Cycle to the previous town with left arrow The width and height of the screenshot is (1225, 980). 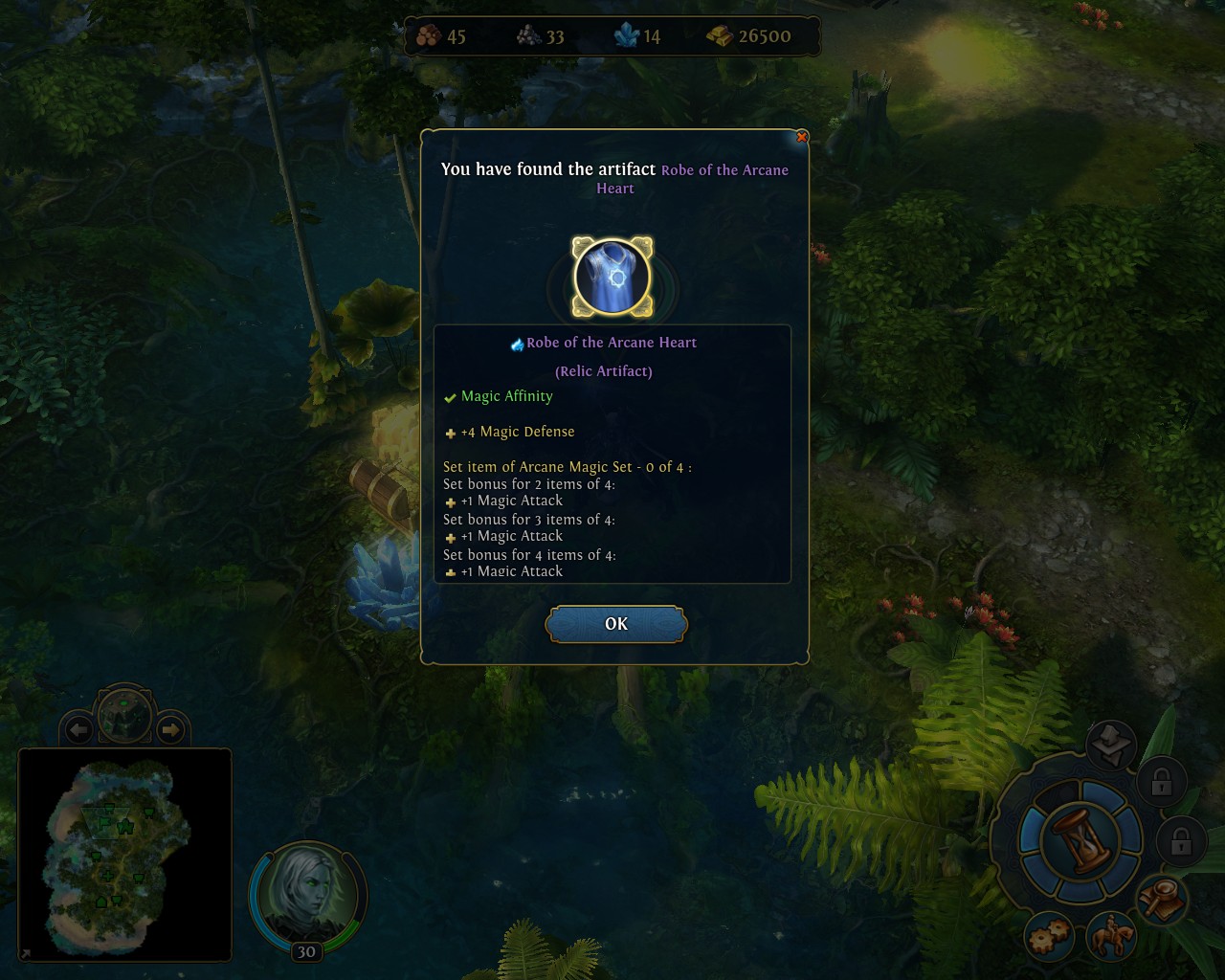click(78, 730)
